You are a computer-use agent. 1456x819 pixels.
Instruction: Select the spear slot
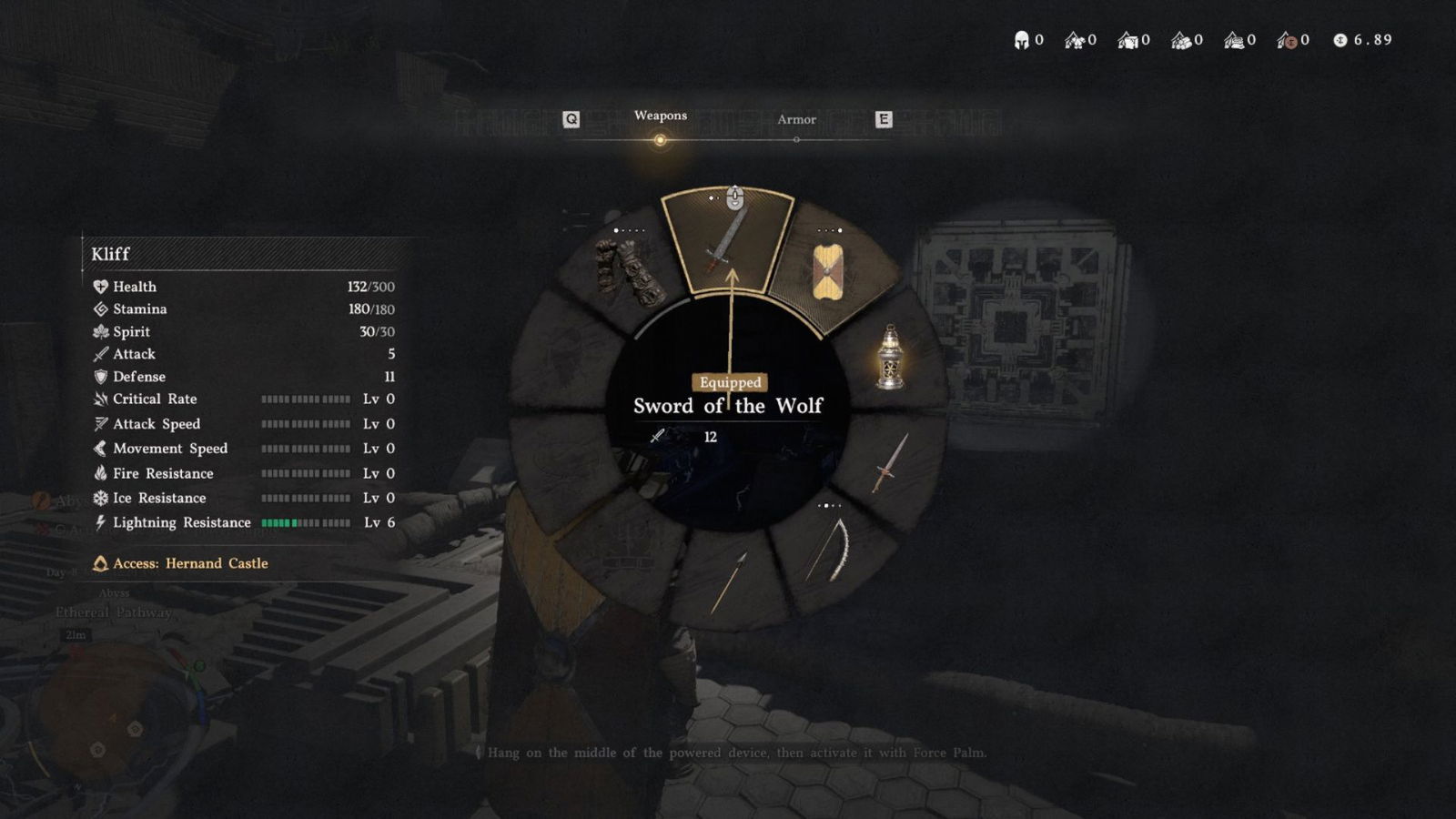pos(729,581)
